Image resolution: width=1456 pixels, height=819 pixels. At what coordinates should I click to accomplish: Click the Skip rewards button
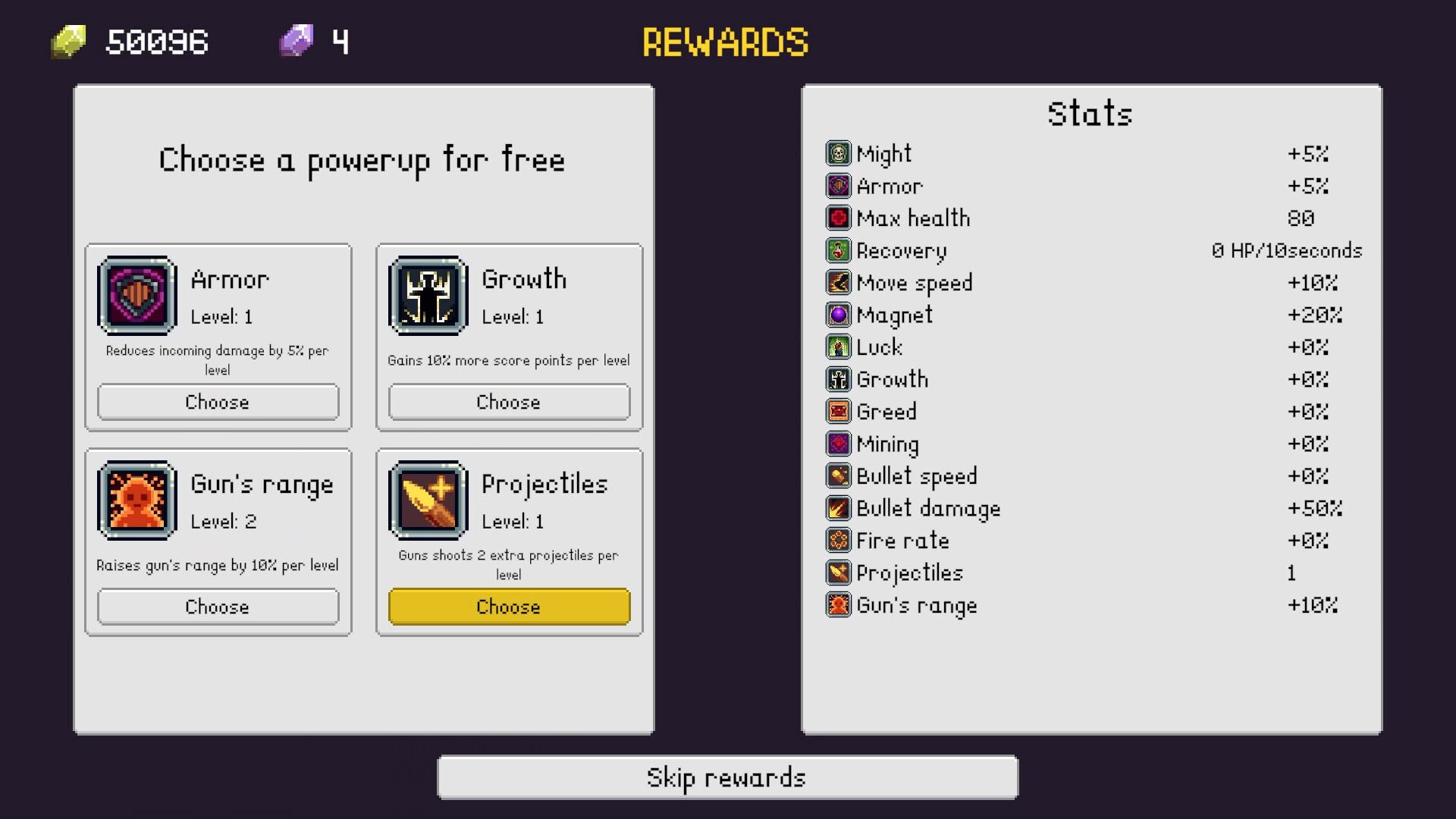tap(727, 777)
